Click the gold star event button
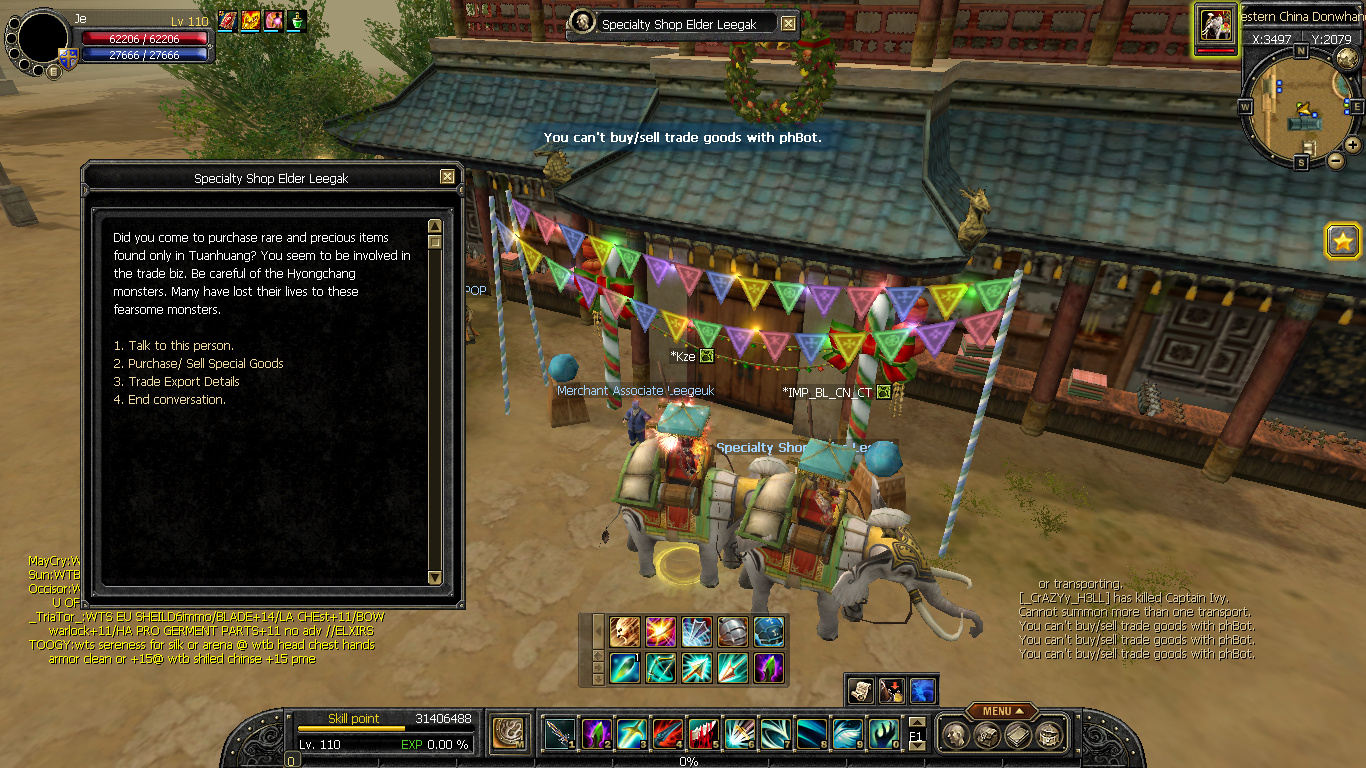The image size is (1366, 768). [x=1342, y=240]
